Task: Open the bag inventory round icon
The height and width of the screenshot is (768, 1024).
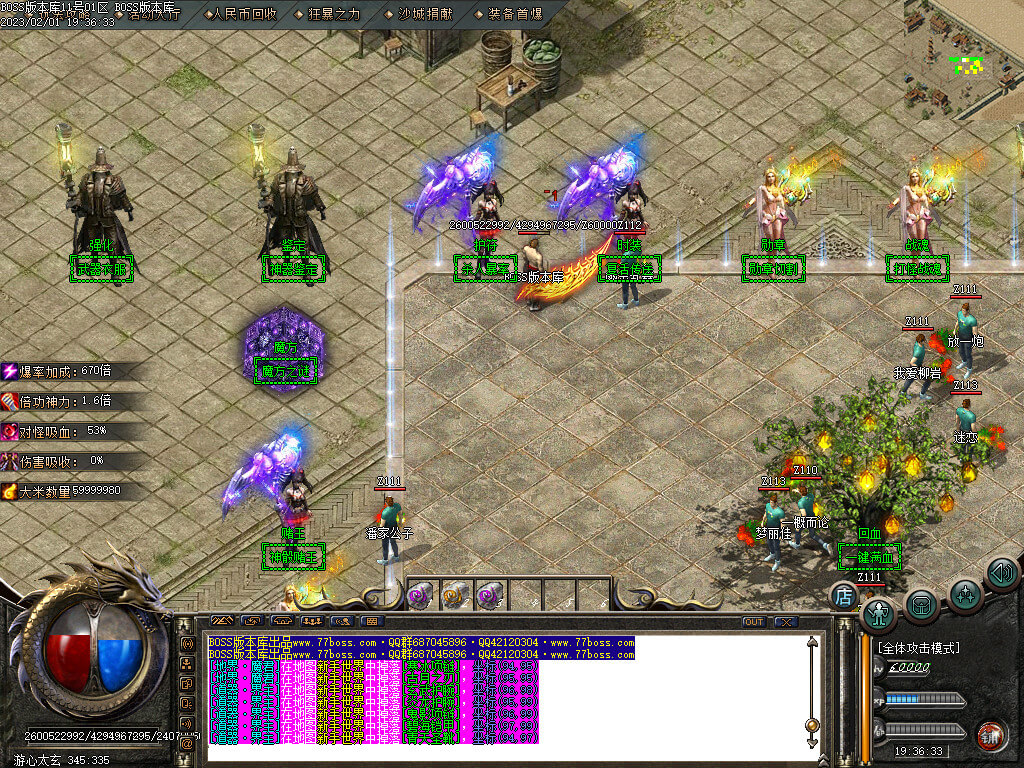Action: [x=922, y=605]
